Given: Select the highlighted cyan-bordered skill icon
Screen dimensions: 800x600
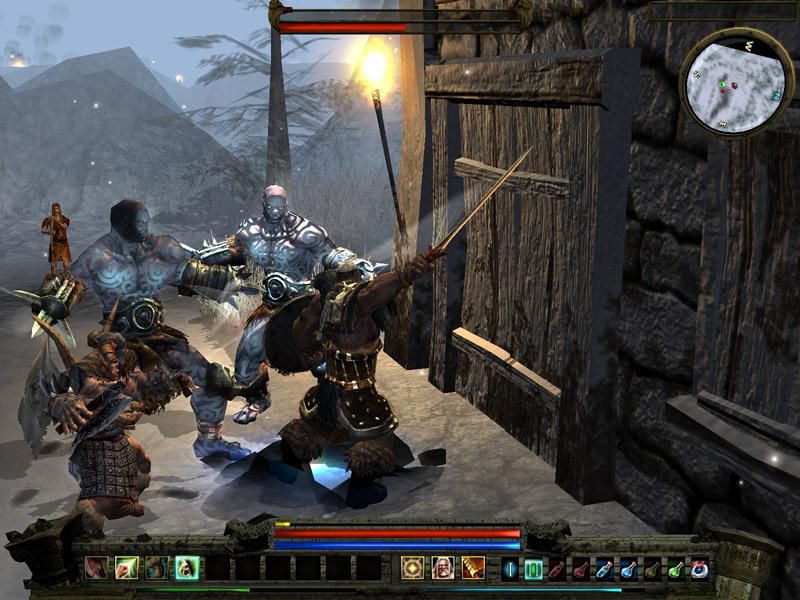Looking at the screenshot, I should pyautogui.click(x=186, y=568).
